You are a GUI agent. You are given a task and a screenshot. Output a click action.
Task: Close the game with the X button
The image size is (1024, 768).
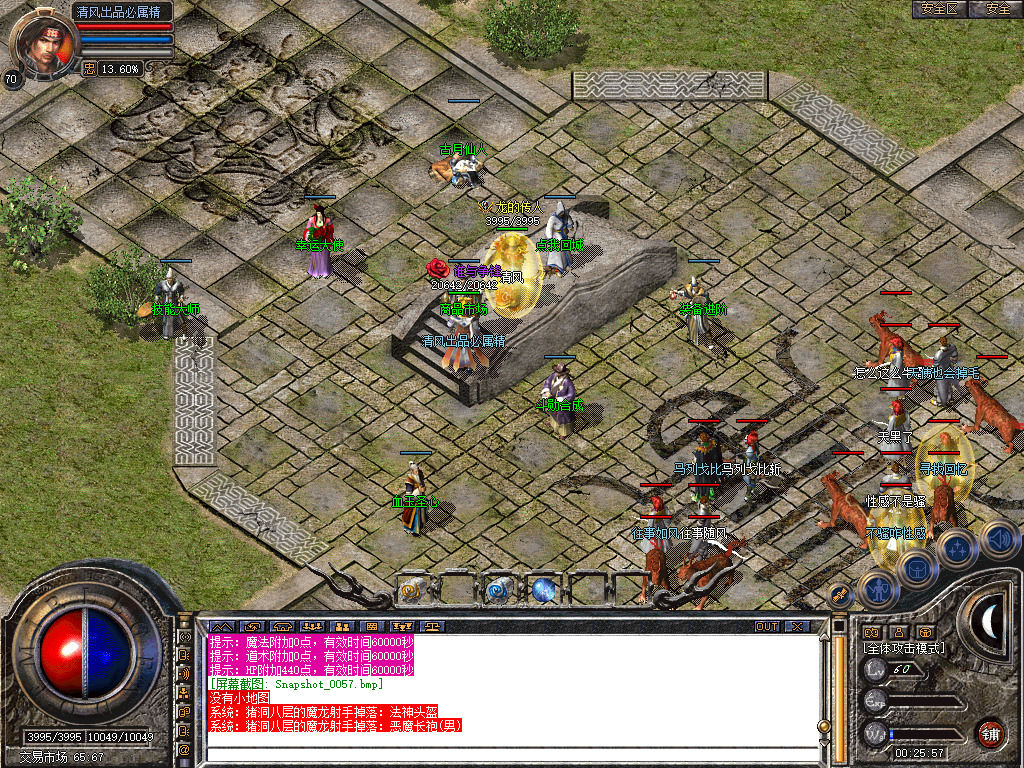pyautogui.click(x=797, y=626)
